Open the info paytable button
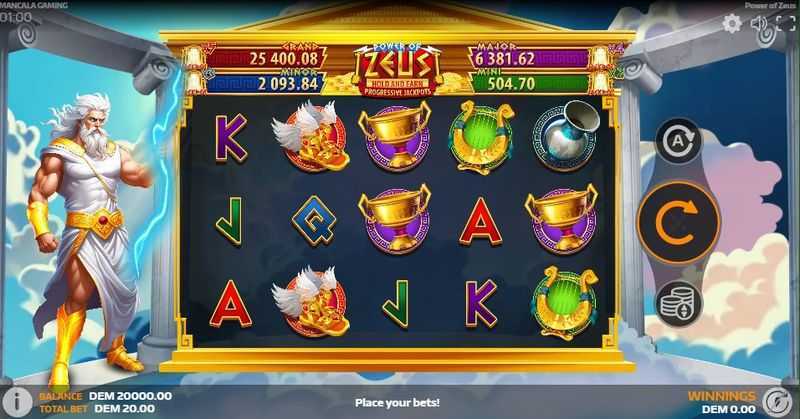800x419 pixels. point(14,402)
